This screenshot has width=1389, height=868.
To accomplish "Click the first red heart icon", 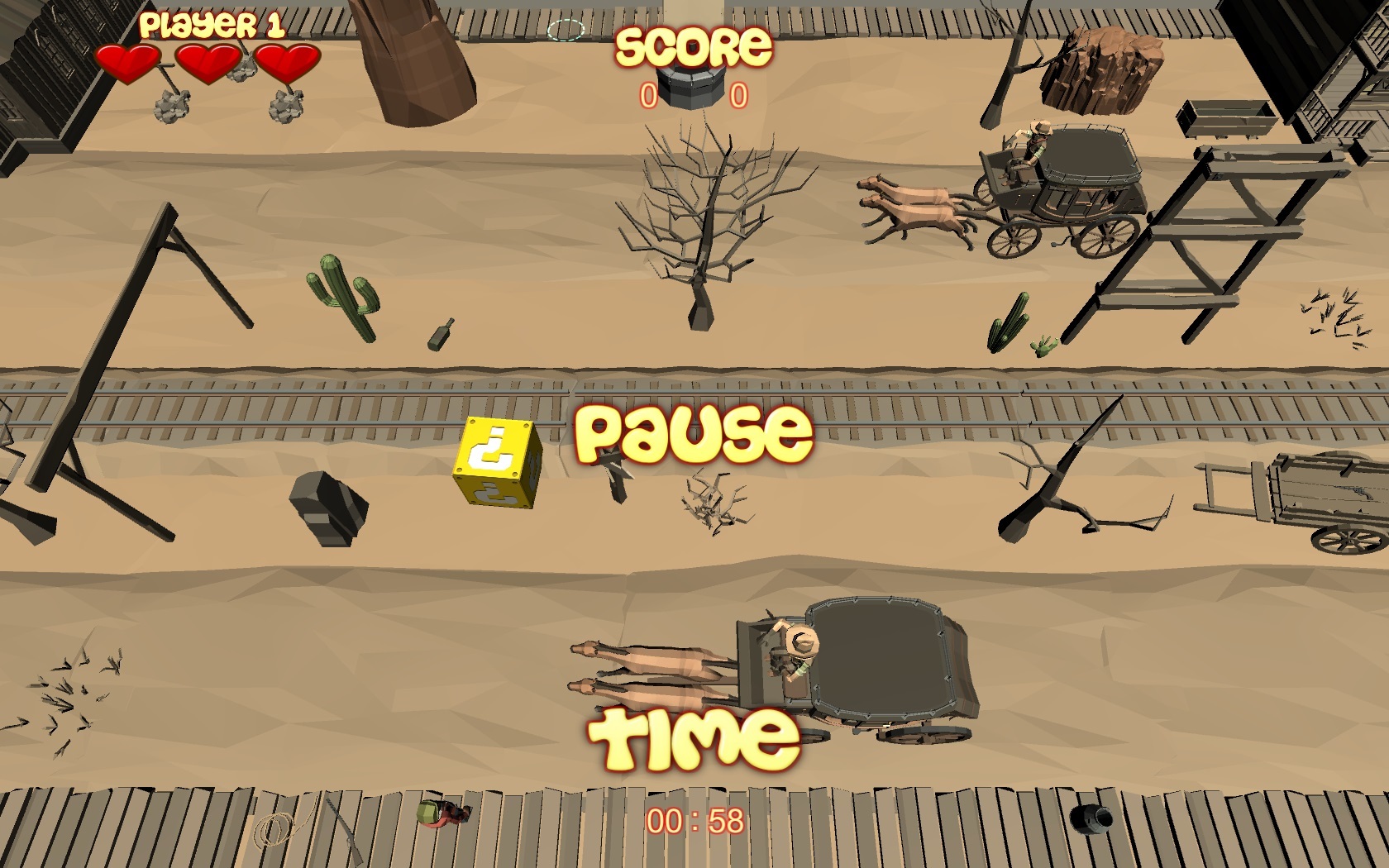I will (x=128, y=60).
